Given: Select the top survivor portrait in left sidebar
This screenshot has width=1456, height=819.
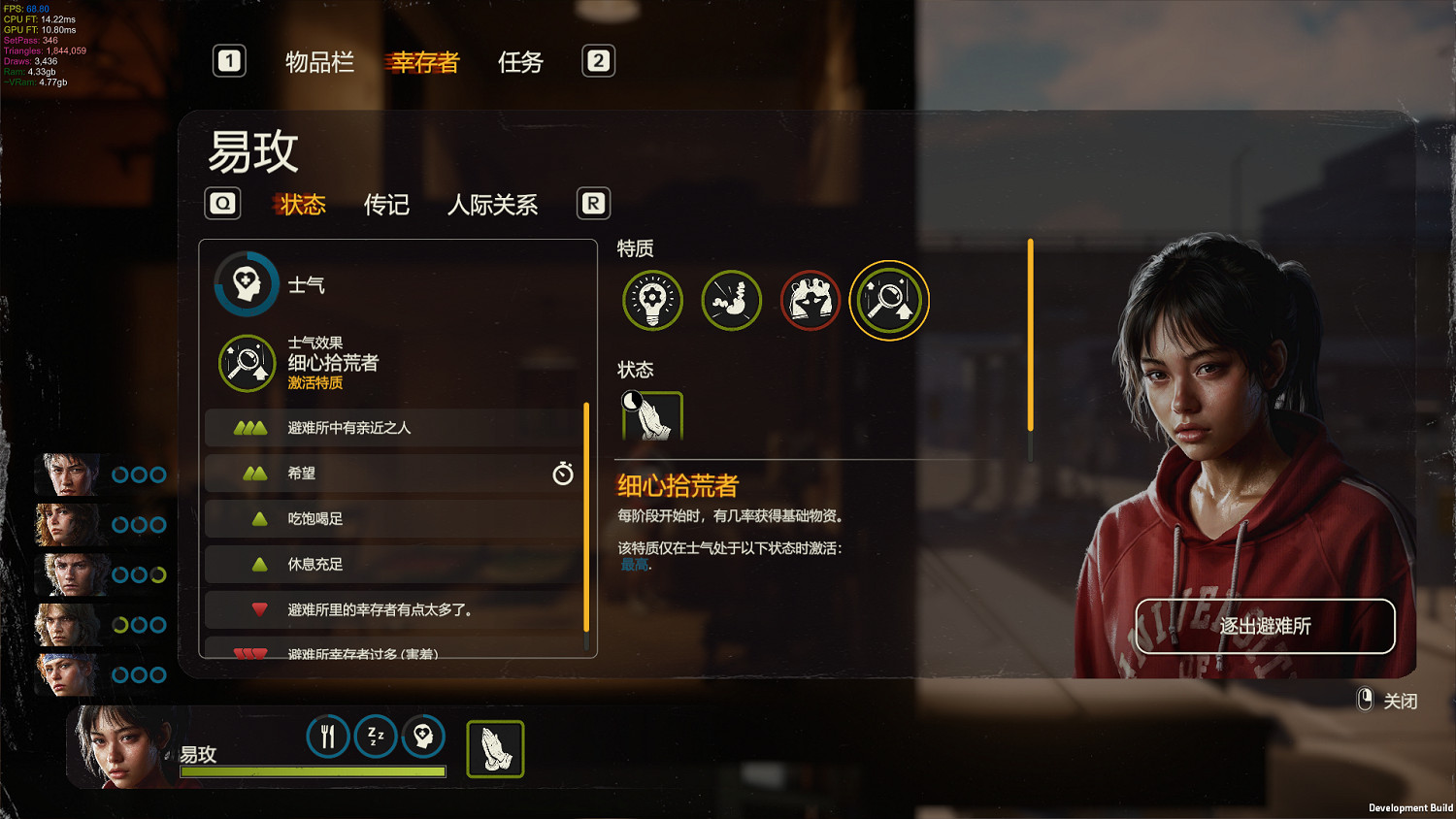Looking at the screenshot, I should (x=66, y=475).
